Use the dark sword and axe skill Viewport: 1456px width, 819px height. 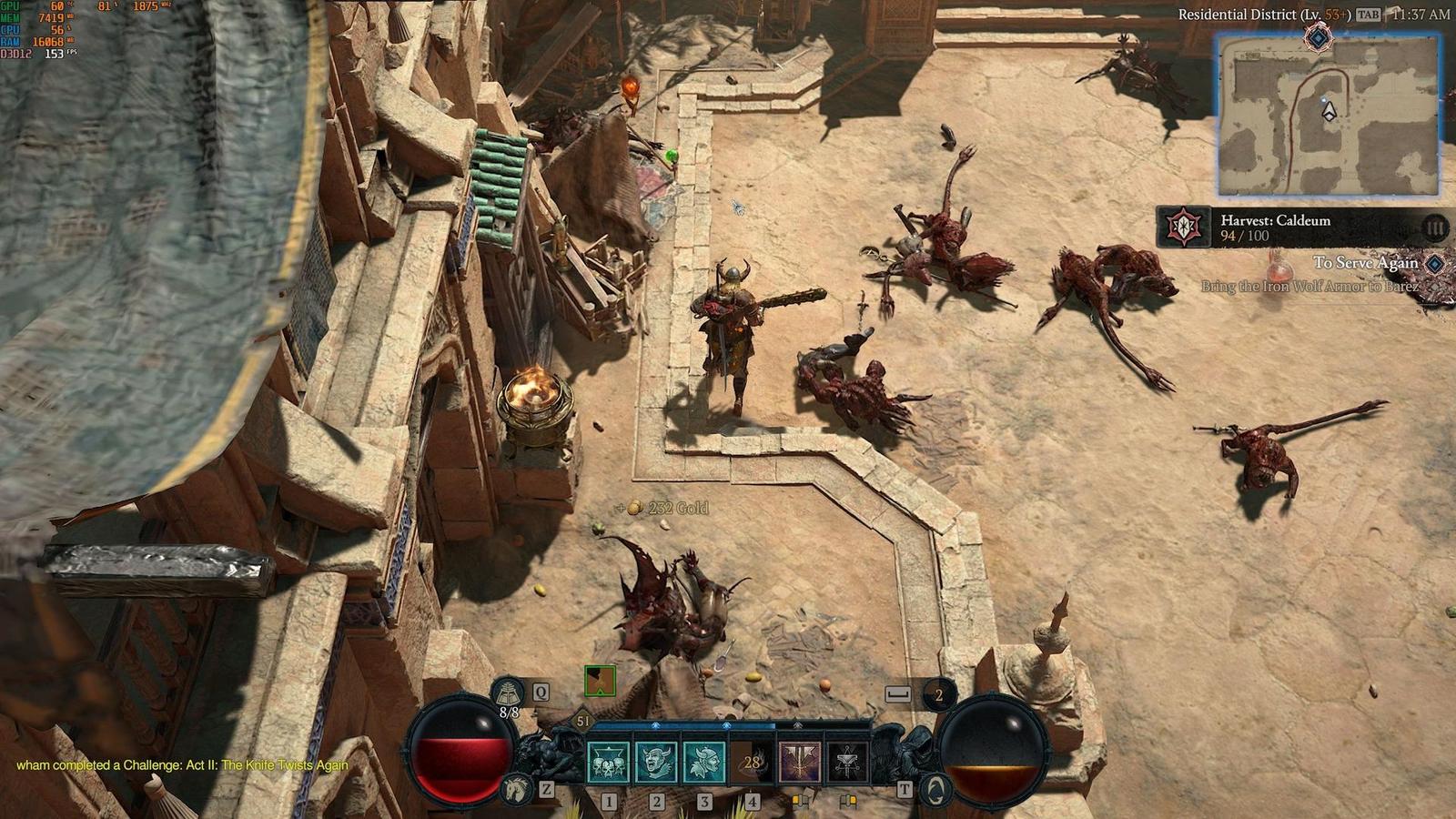[847, 762]
